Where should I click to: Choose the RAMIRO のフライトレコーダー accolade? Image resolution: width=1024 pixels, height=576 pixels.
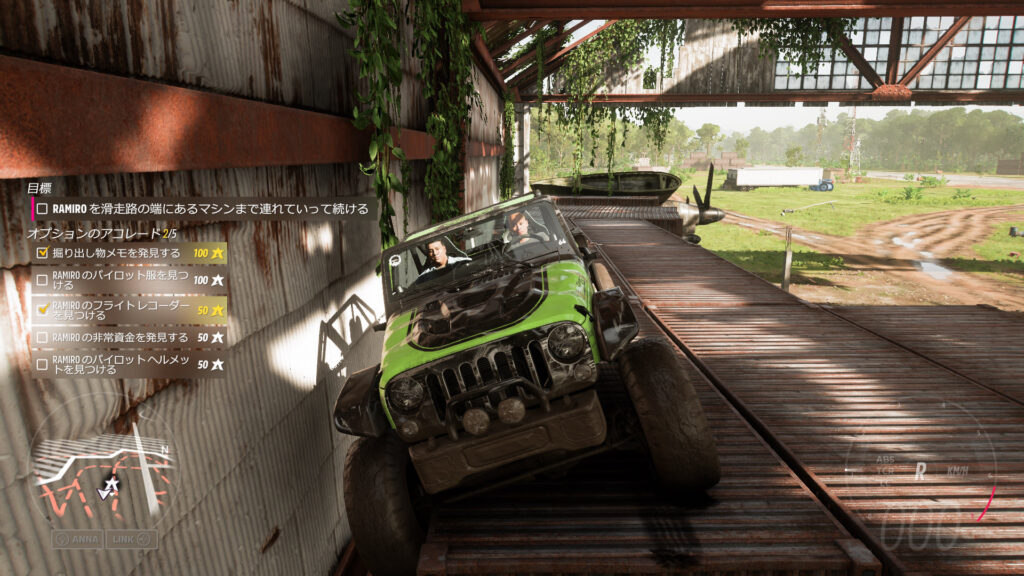coord(128,310)
